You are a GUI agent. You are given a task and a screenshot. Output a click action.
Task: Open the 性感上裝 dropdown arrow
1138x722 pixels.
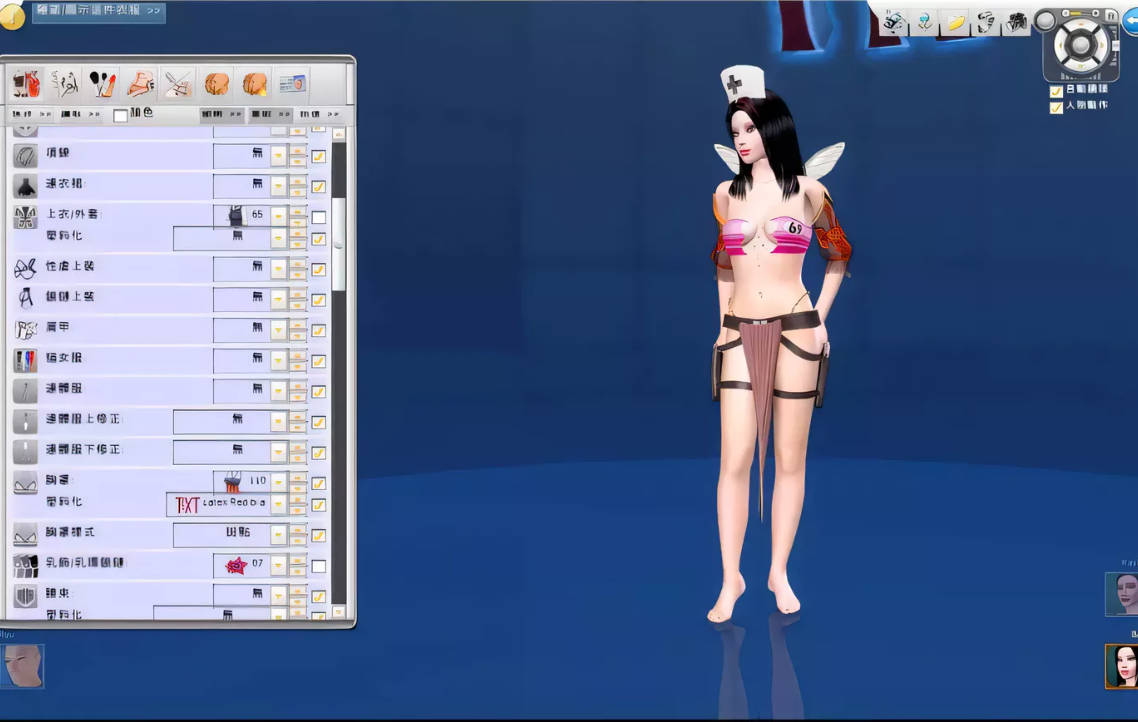coord(278,269)
